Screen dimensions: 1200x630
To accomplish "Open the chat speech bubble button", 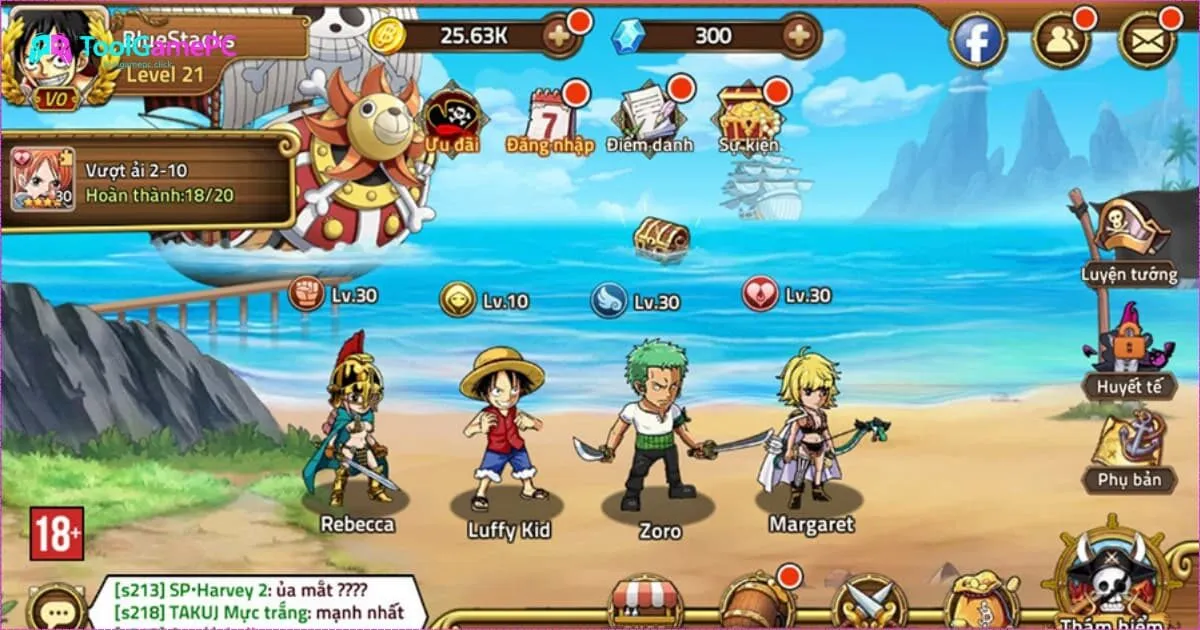I will pyautogui.click(x=56, y=607).
